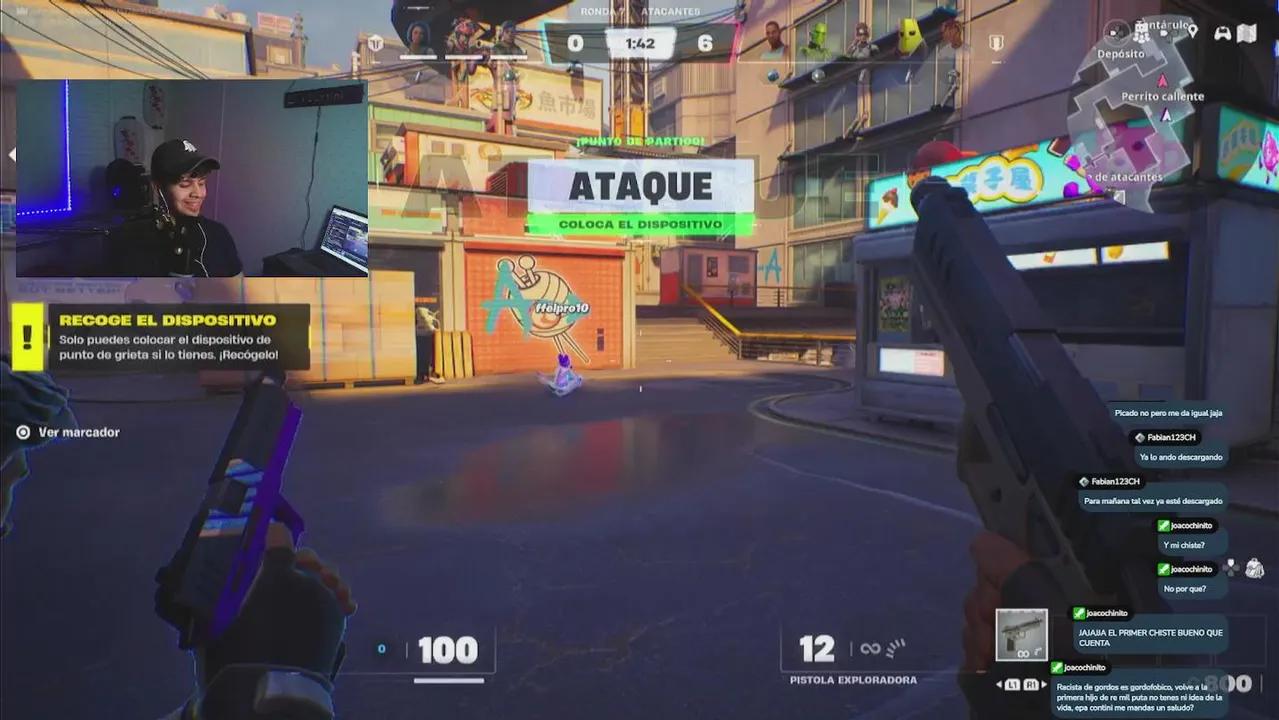Select the green alien player portrait
Viewport: 1279px width, 720px height.
(818, 40)
